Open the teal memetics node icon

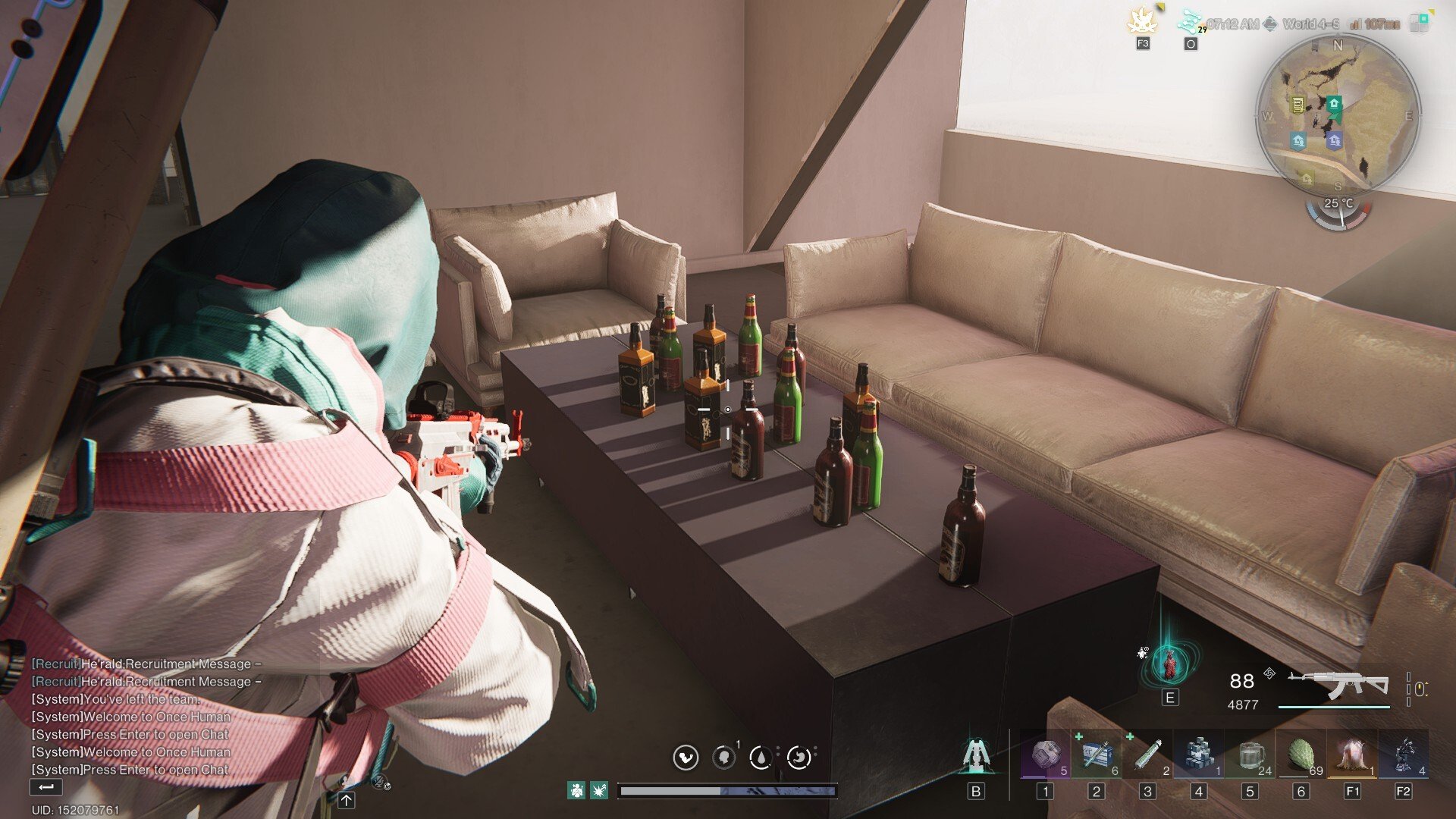1190,22
